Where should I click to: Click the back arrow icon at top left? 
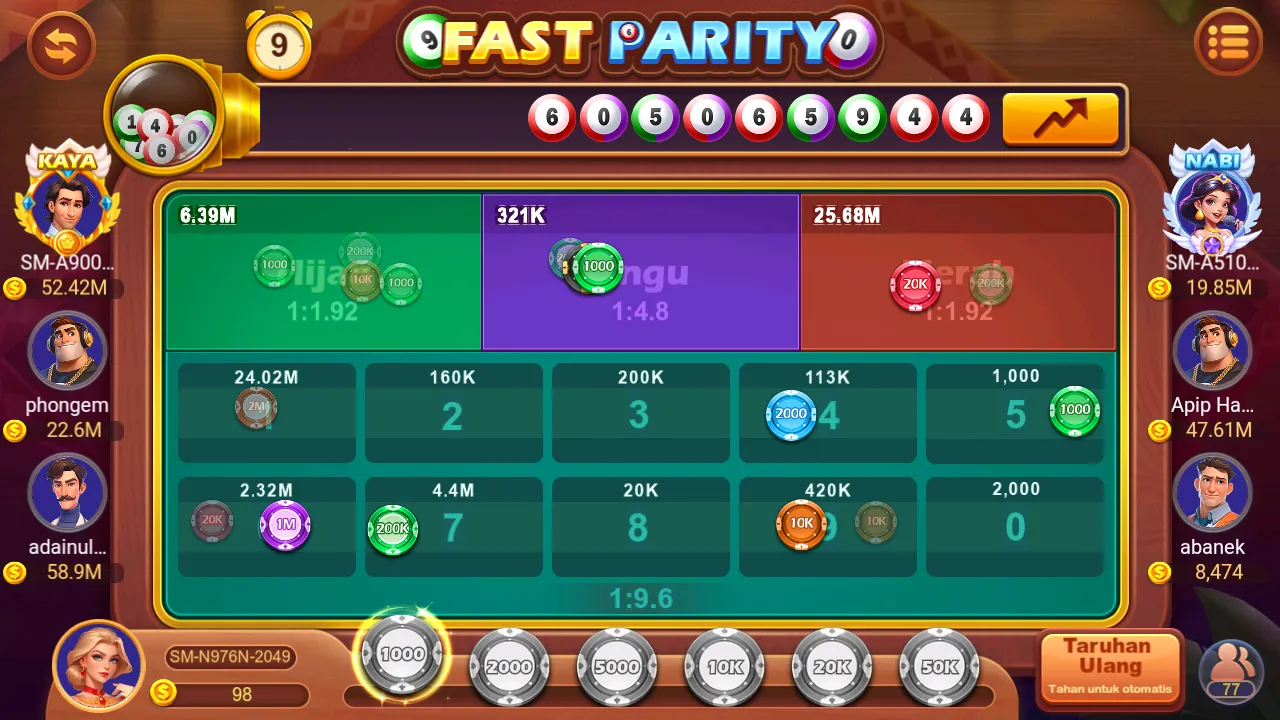point(60,45)
